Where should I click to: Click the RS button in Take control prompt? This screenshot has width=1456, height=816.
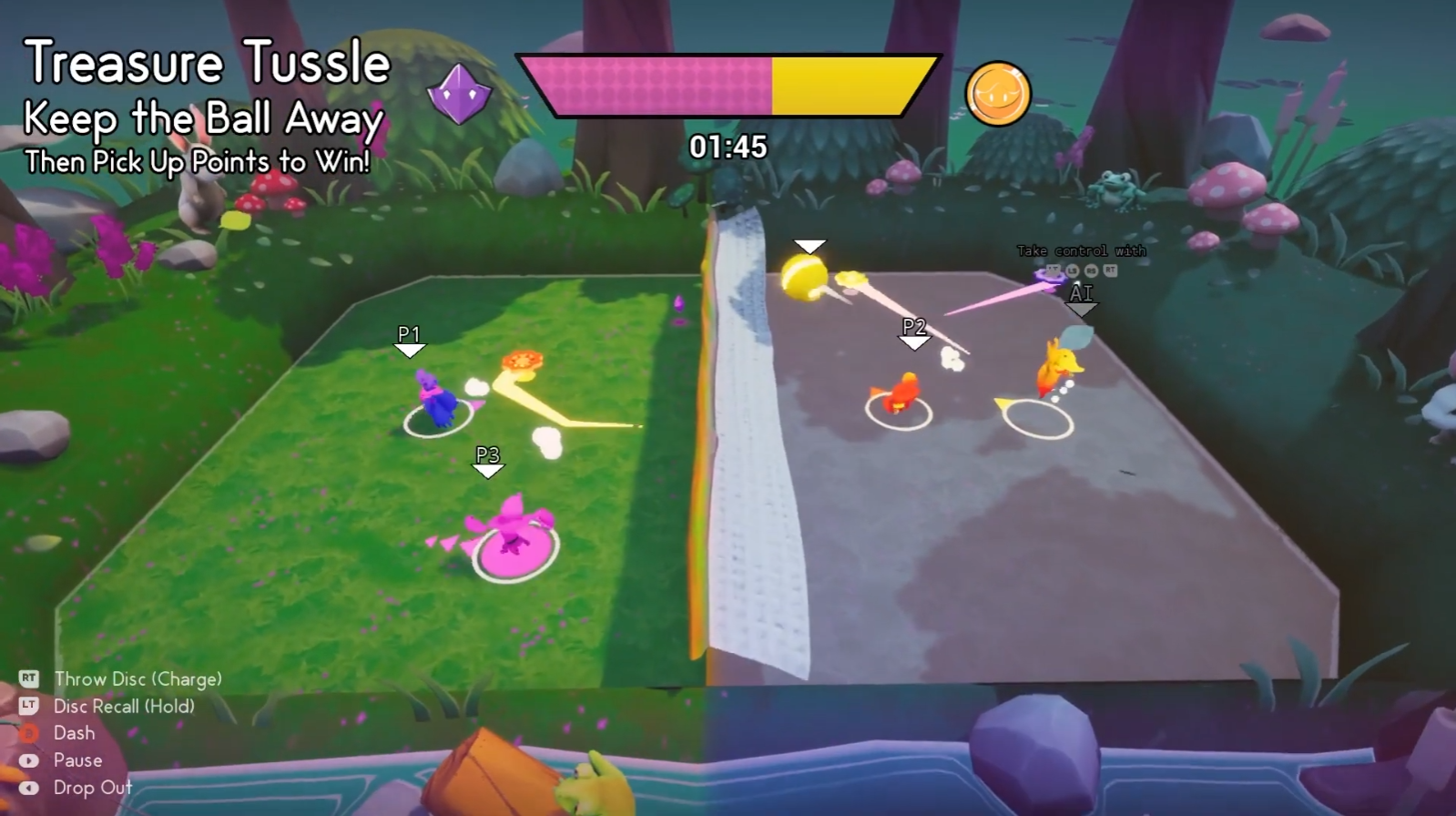tap(1093, 270)
